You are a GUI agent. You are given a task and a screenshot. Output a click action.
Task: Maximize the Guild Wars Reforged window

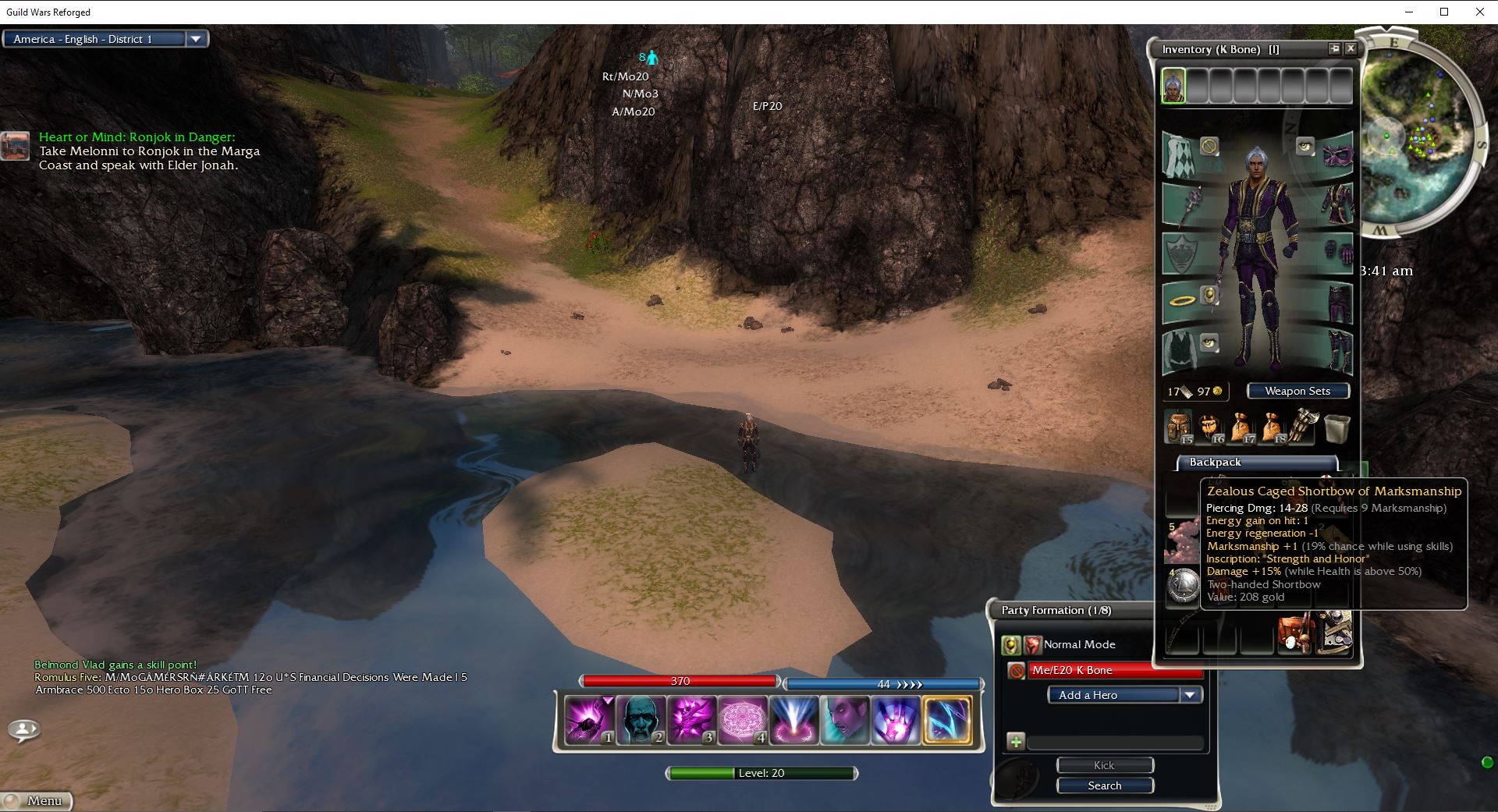pos(1443,12)
